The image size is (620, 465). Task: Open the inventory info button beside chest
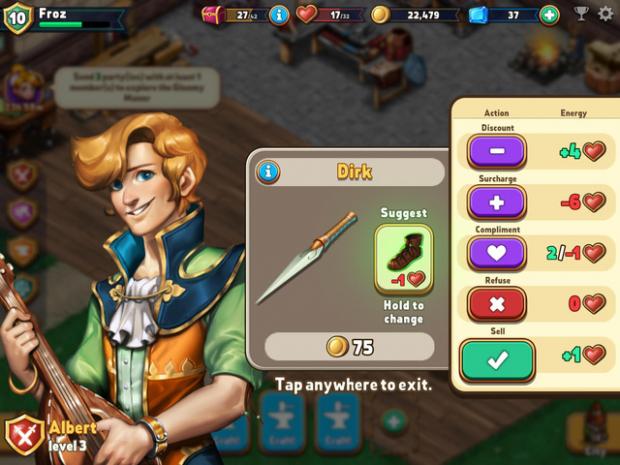coord(279,14)
